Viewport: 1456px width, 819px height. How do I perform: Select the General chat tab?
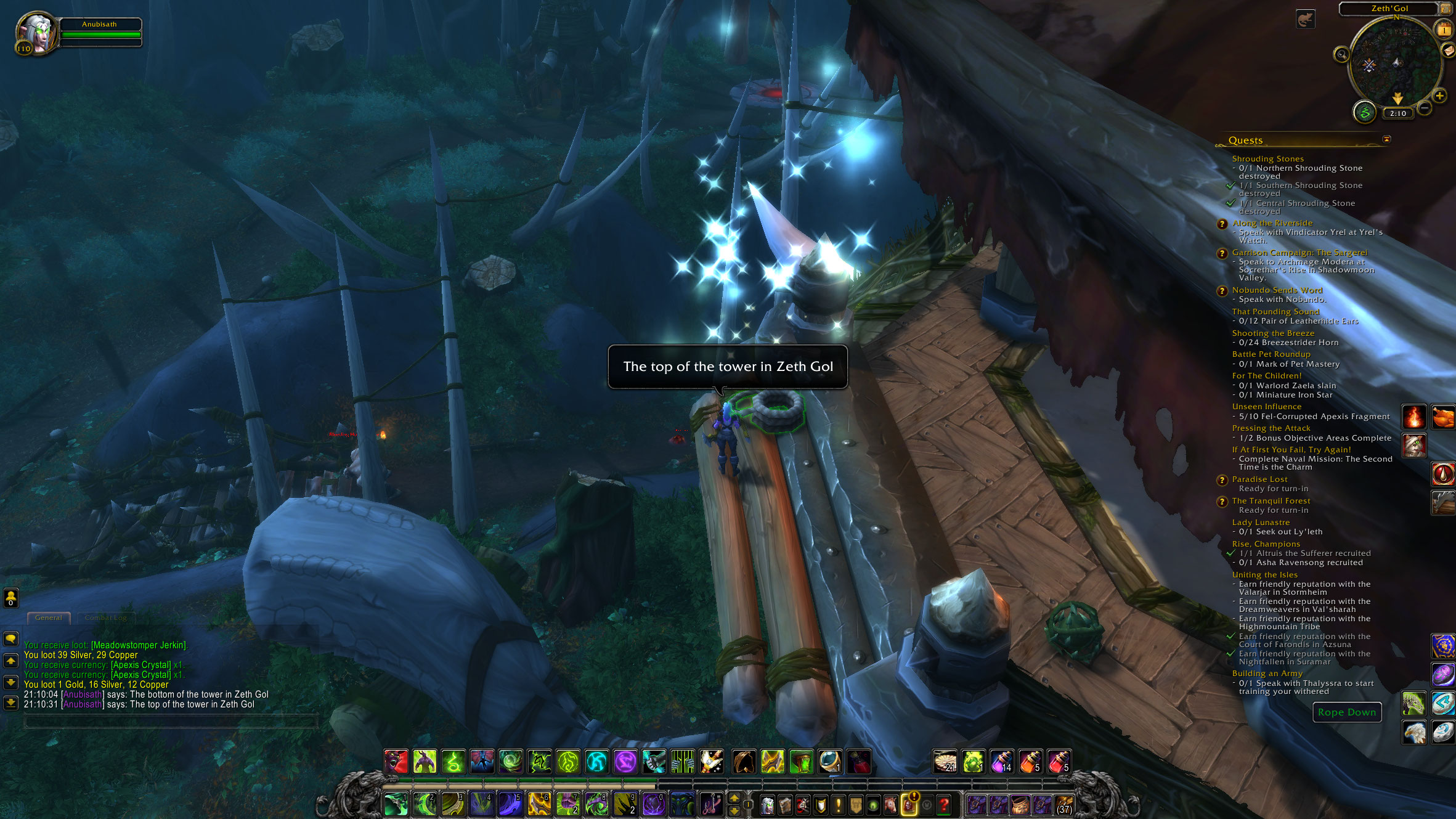coord(48,617)
